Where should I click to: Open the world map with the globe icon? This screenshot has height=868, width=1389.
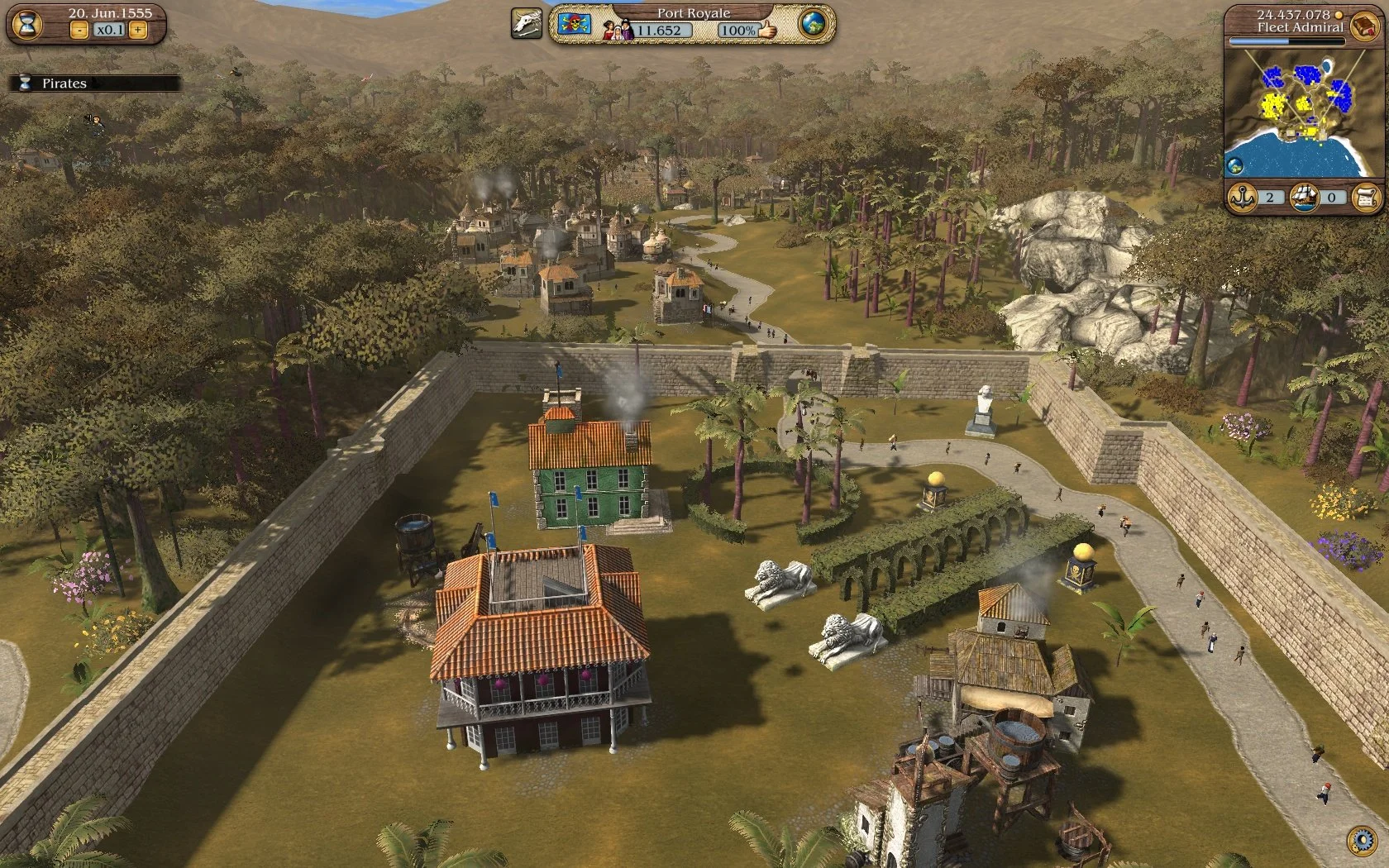pos(813,25)
